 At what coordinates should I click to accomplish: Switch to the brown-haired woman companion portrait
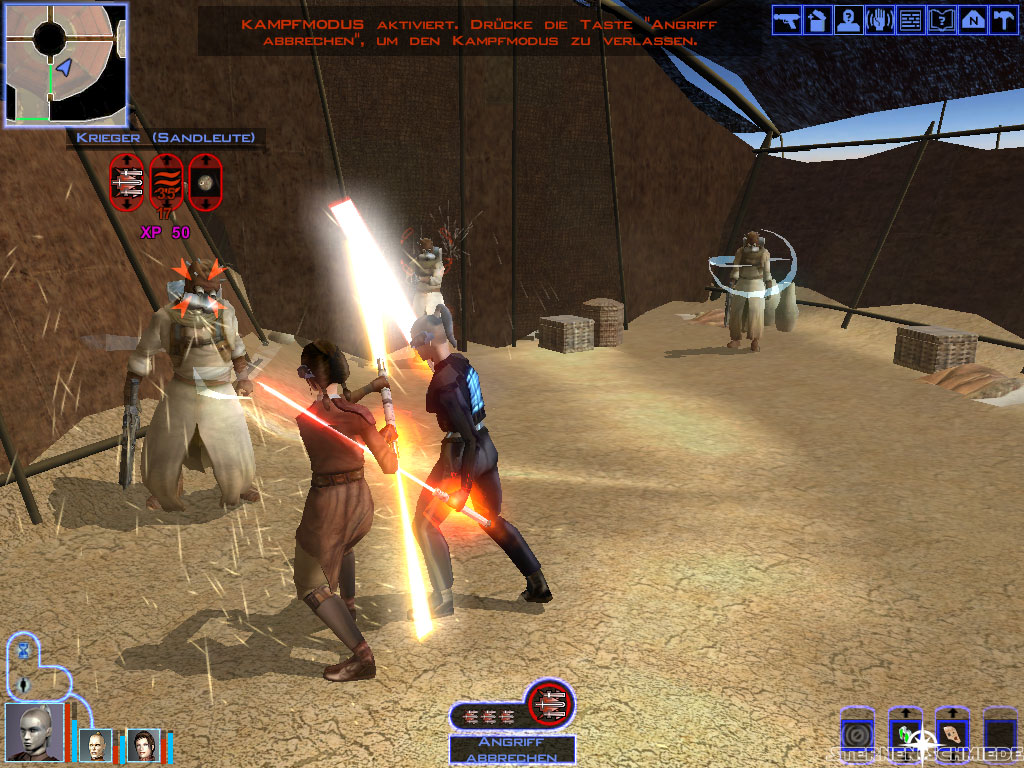(142, 745)
